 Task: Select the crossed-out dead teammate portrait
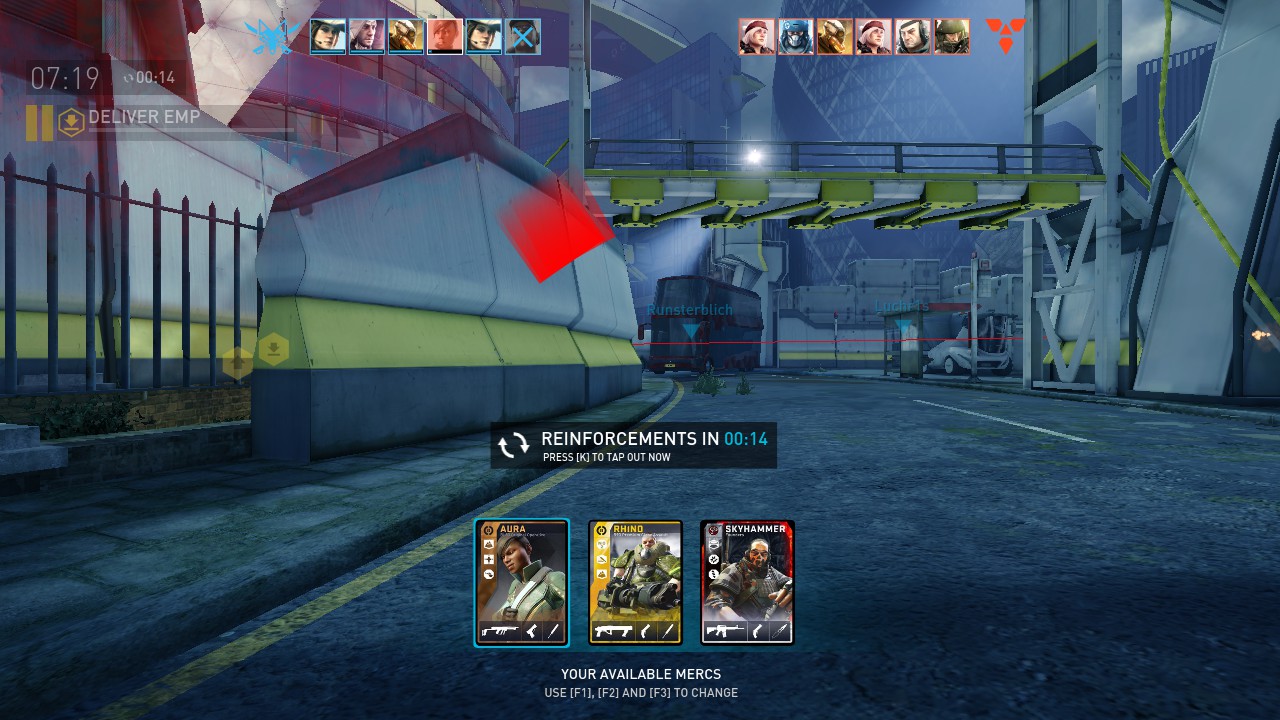(x=523, y=37)
